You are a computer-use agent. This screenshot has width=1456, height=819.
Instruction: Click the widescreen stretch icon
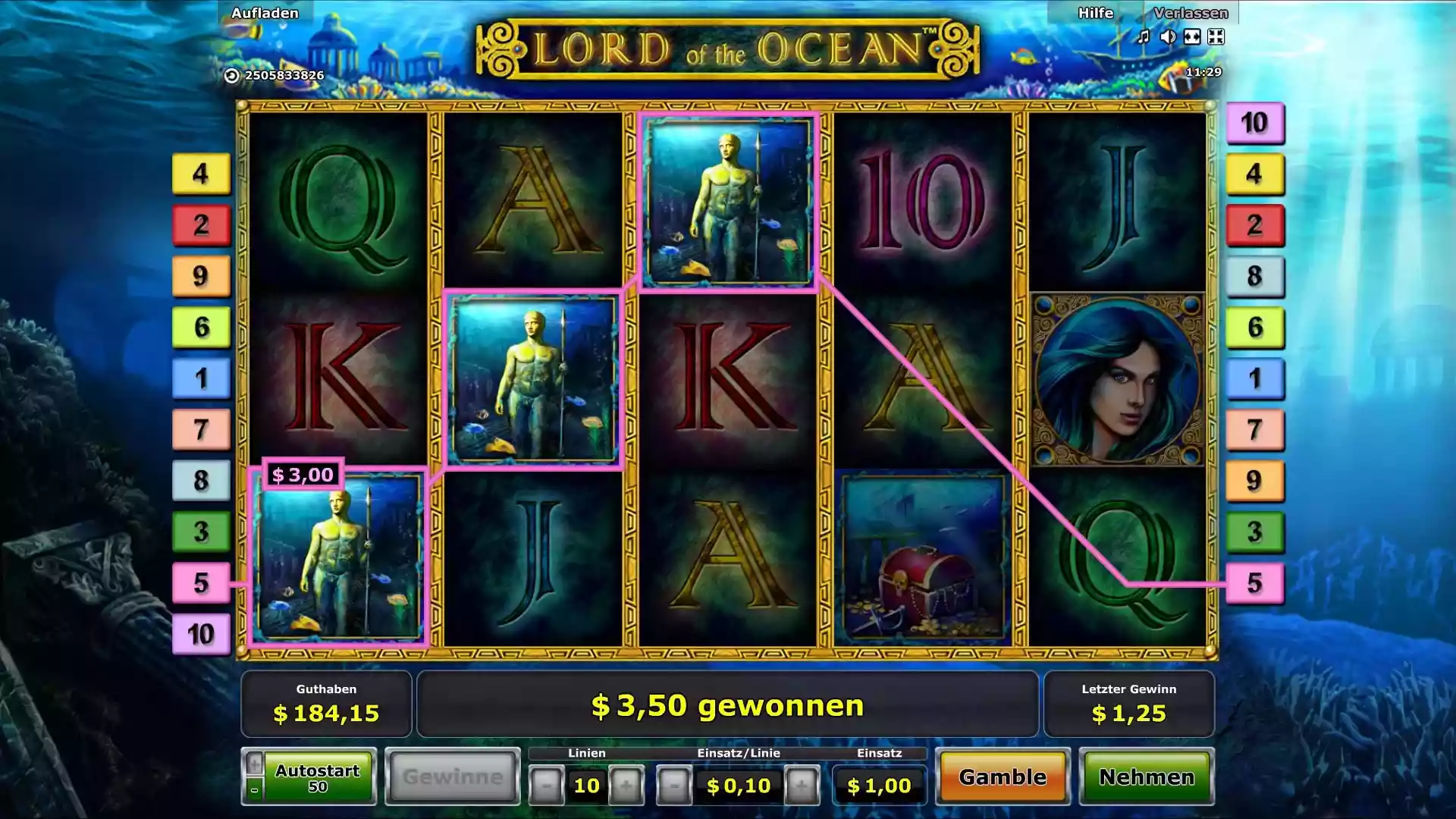1192,36
